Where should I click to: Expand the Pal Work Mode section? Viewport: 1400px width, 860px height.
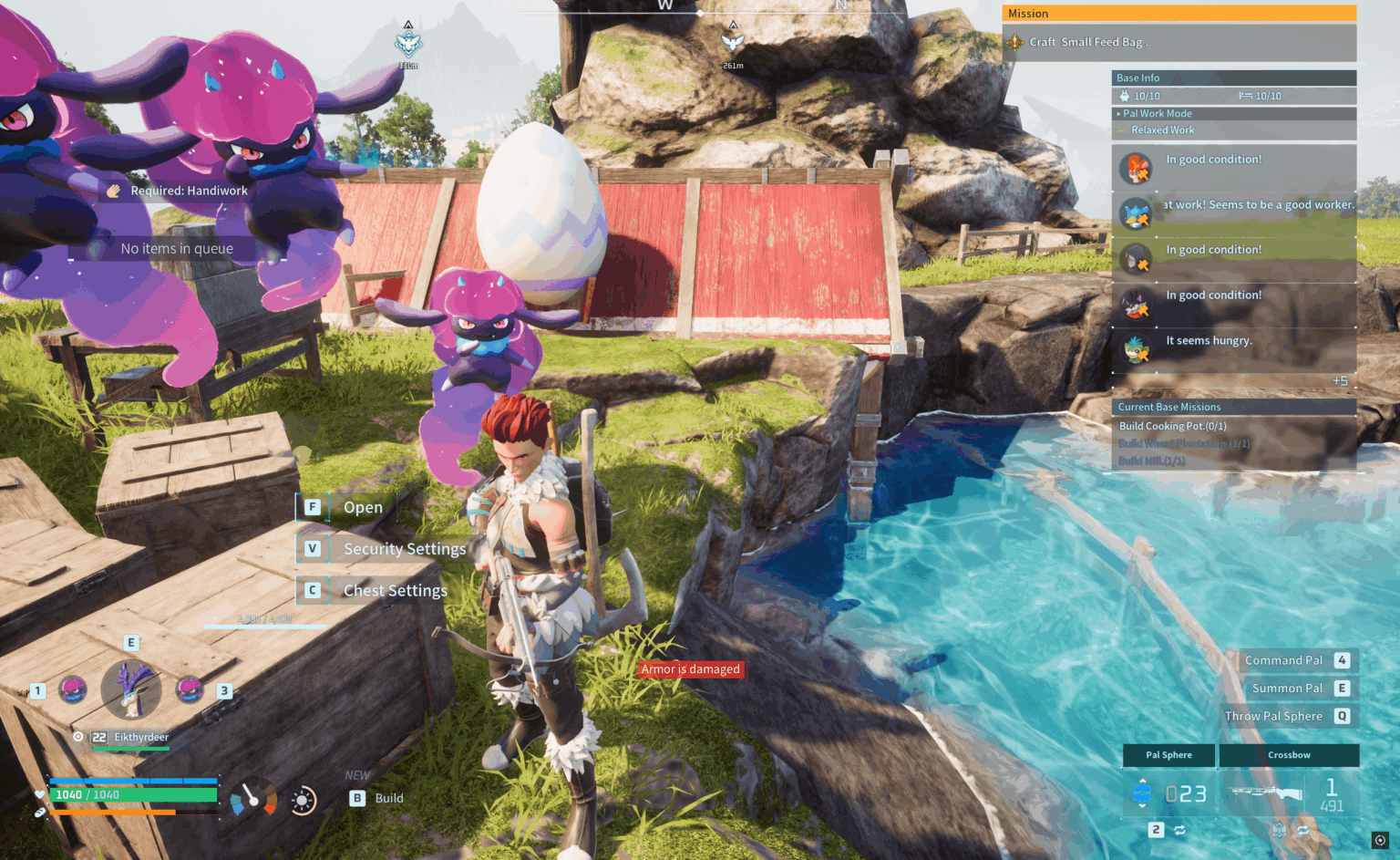(x=1157, y=114)
